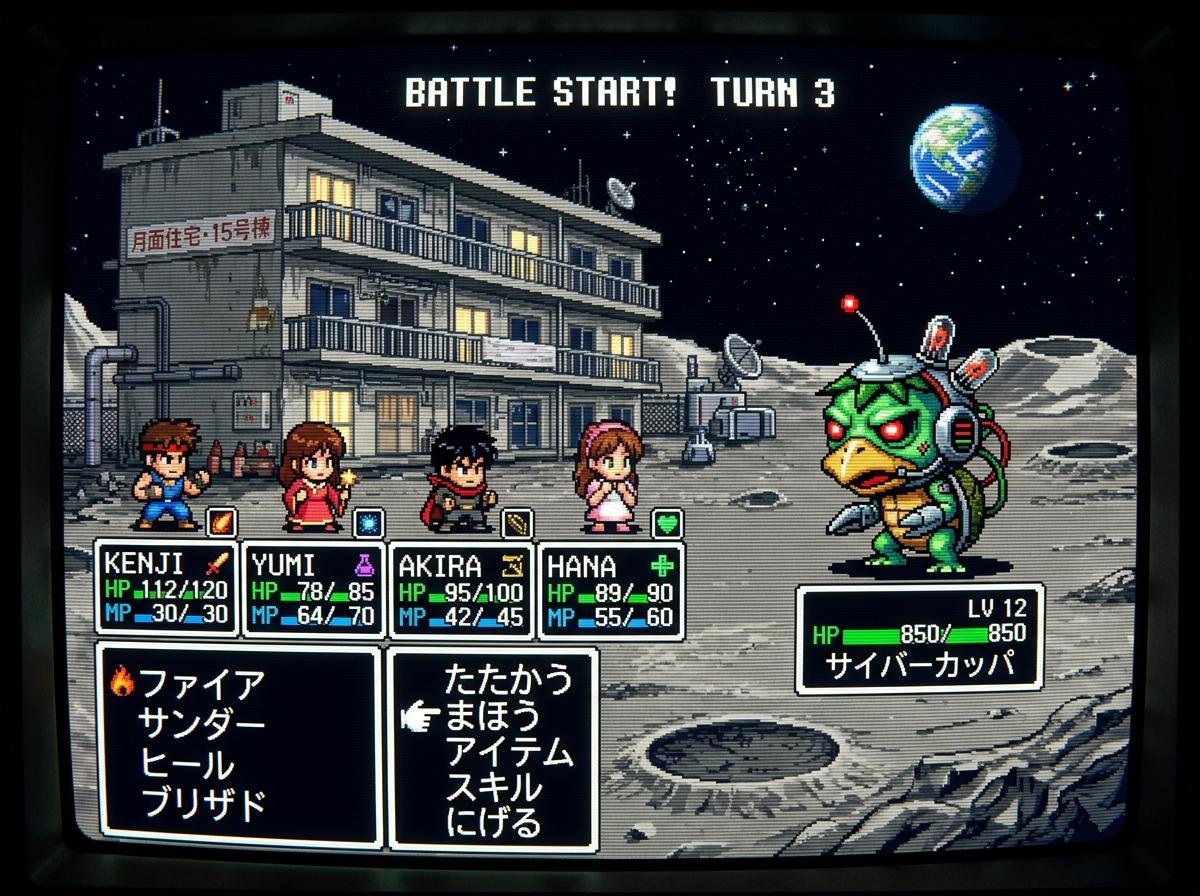Cast the ファイア fire spell
This screenshot has width=1200, height=896.
202,684
